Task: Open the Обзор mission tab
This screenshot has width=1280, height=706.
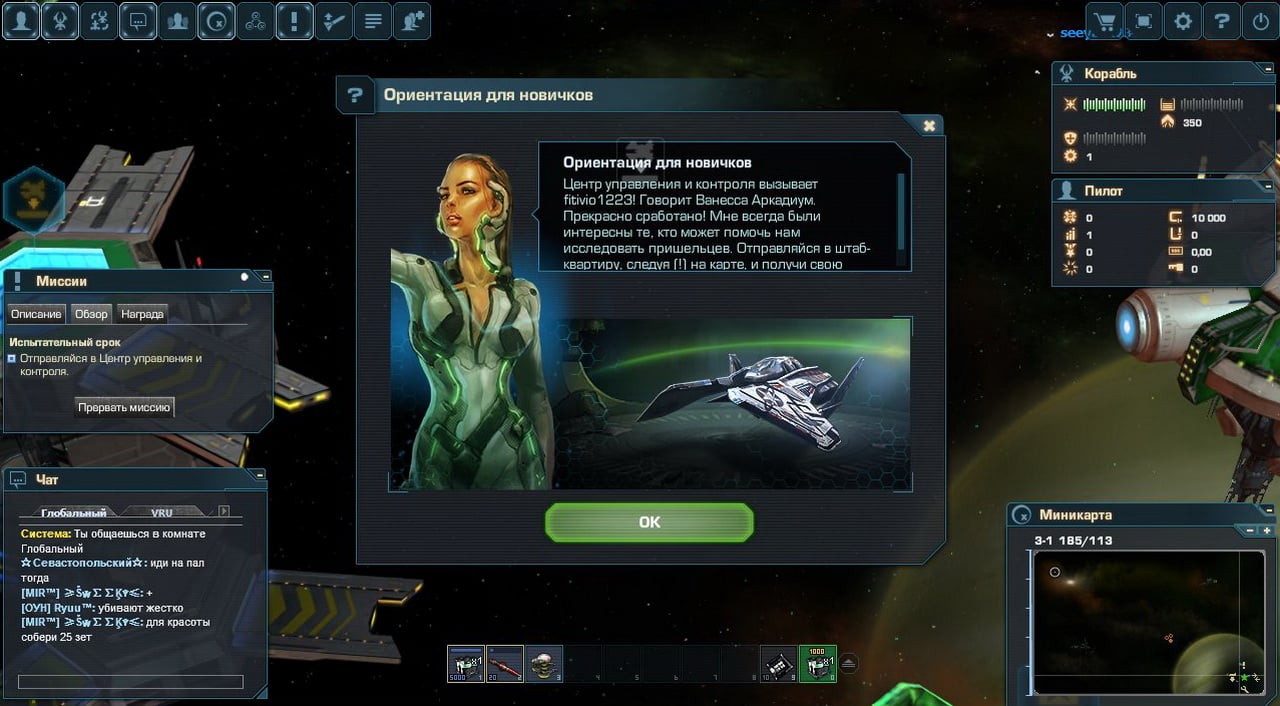Action: tap(91, 314)
